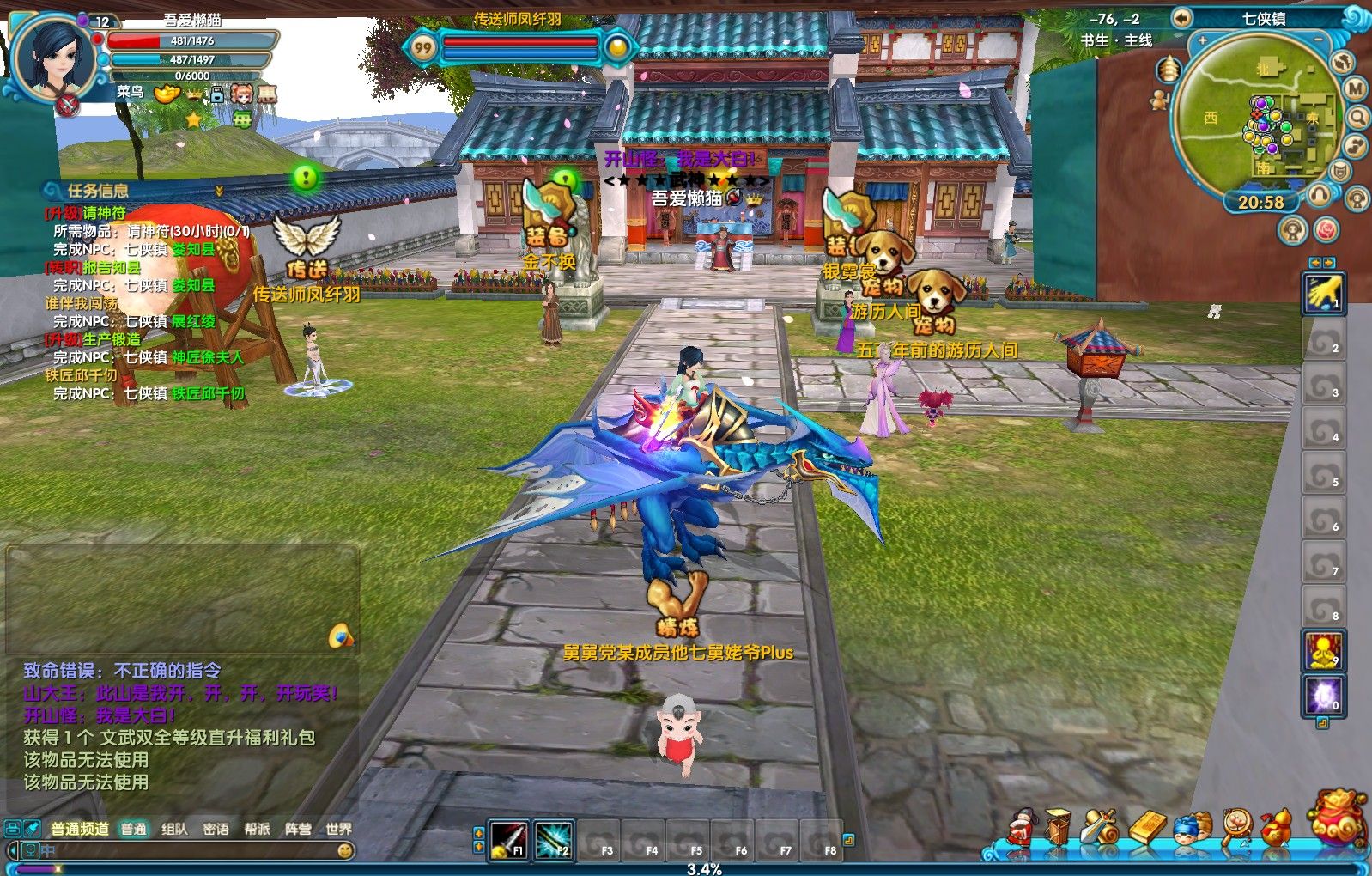Open the chat emoji smiley picker
Viewport: 1372px width, 876px height.
tap(345, 851)
